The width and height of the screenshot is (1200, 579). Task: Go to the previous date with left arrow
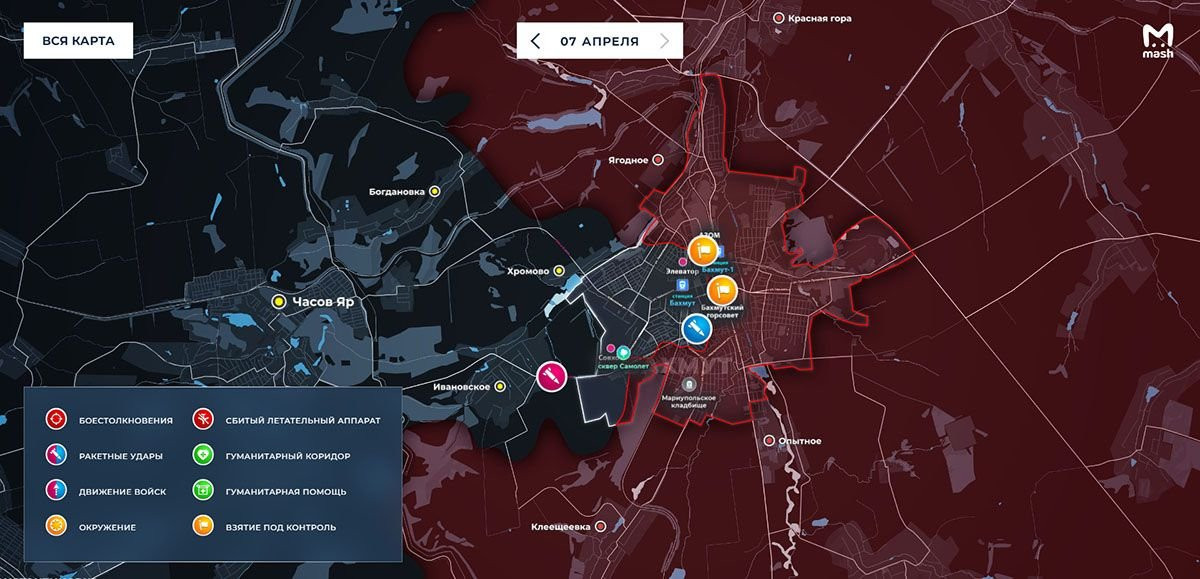click(536, 41)
